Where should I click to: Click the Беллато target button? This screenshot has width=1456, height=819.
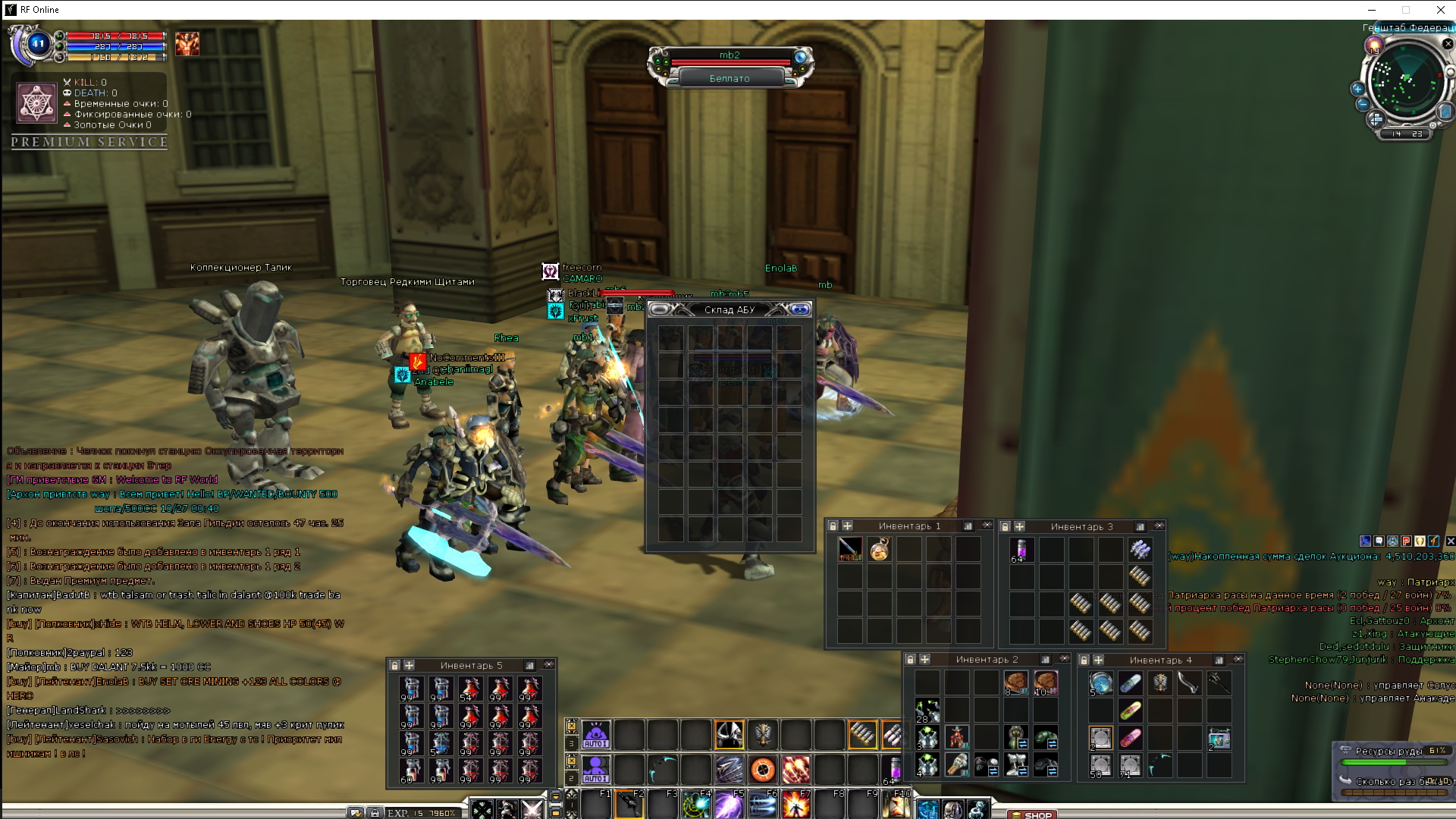(730, 78)
